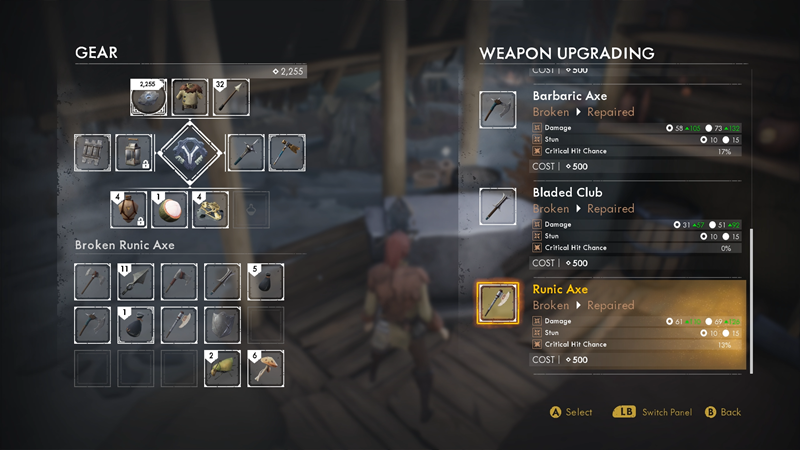Select the locked pouch slot with 4
800x450 pixels.
click(x=127, y=208)
